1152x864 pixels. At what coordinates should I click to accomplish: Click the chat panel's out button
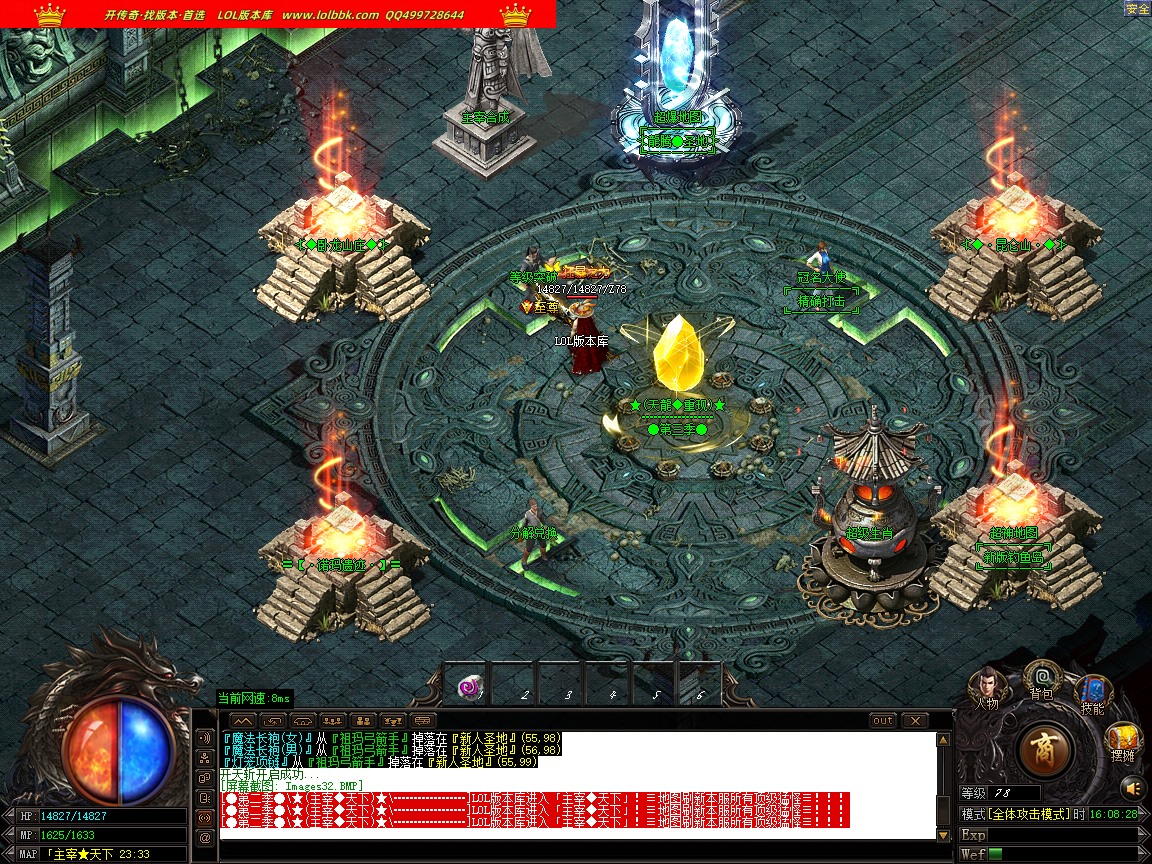click(883, 720)
